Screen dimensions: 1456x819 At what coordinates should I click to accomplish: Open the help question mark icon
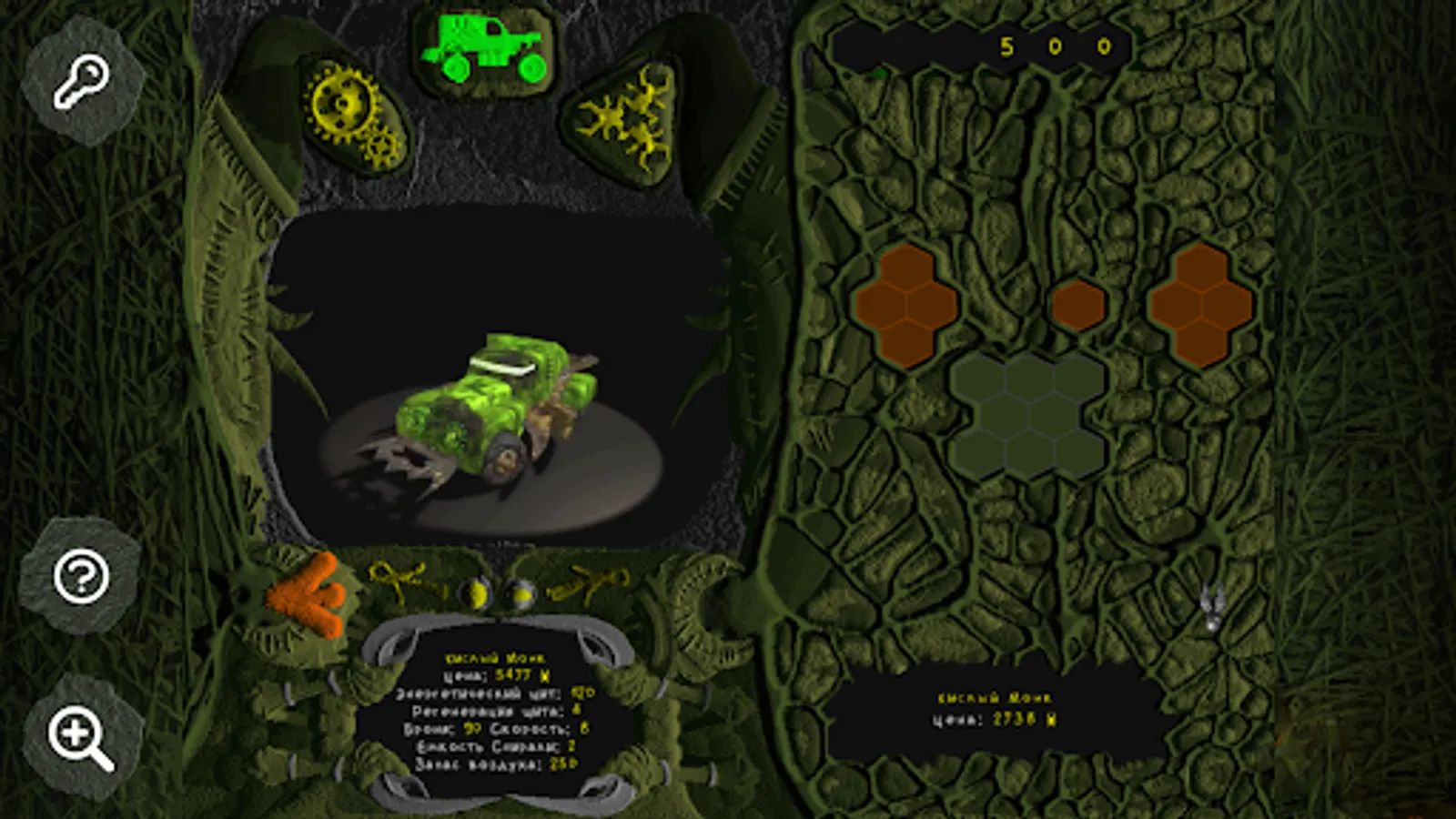pyautogui.click(x=80, y=576)
